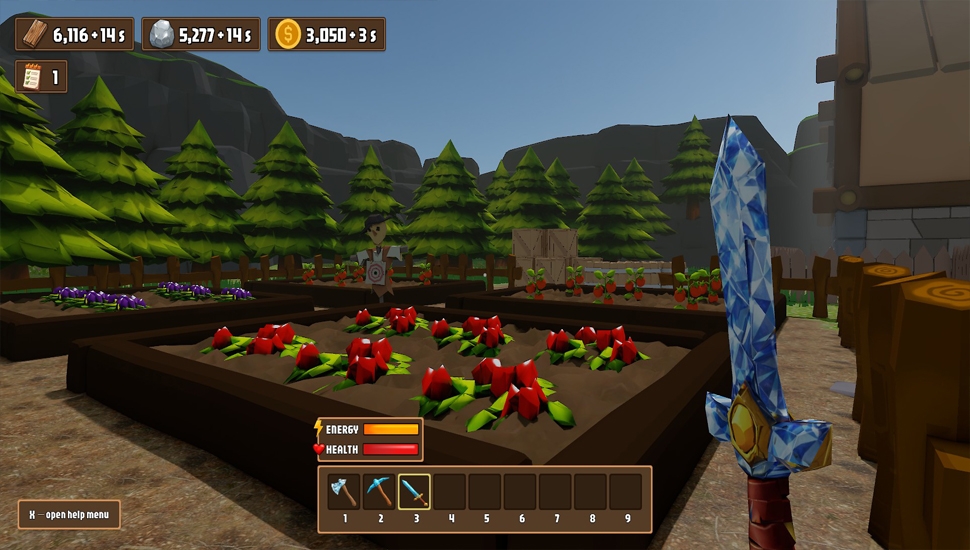The width and height of the screenshot is (970, 550).
Task: Equip the pickaxe from the hotbar
Action: [379, 491]
